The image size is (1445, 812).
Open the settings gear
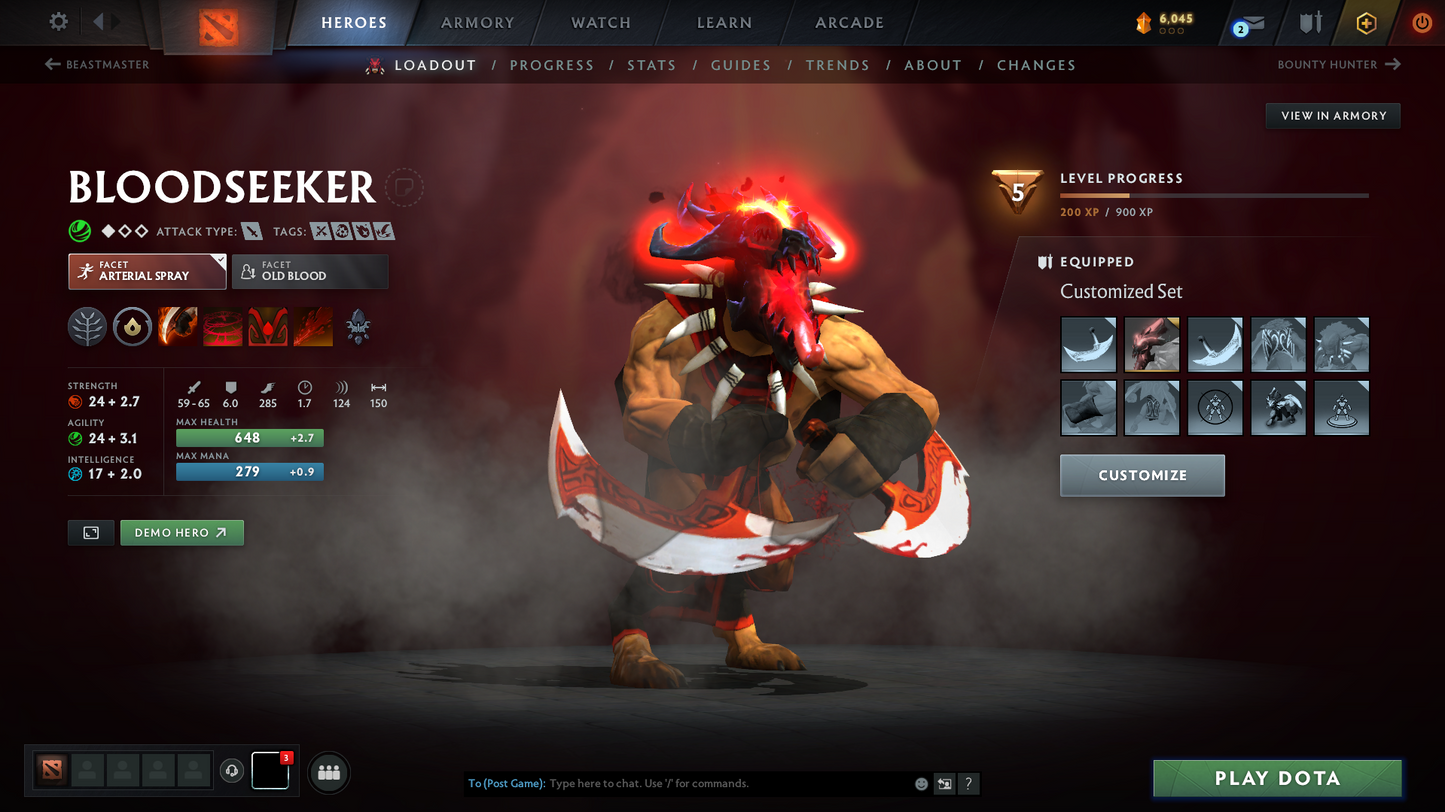click(x=59, y=22)
